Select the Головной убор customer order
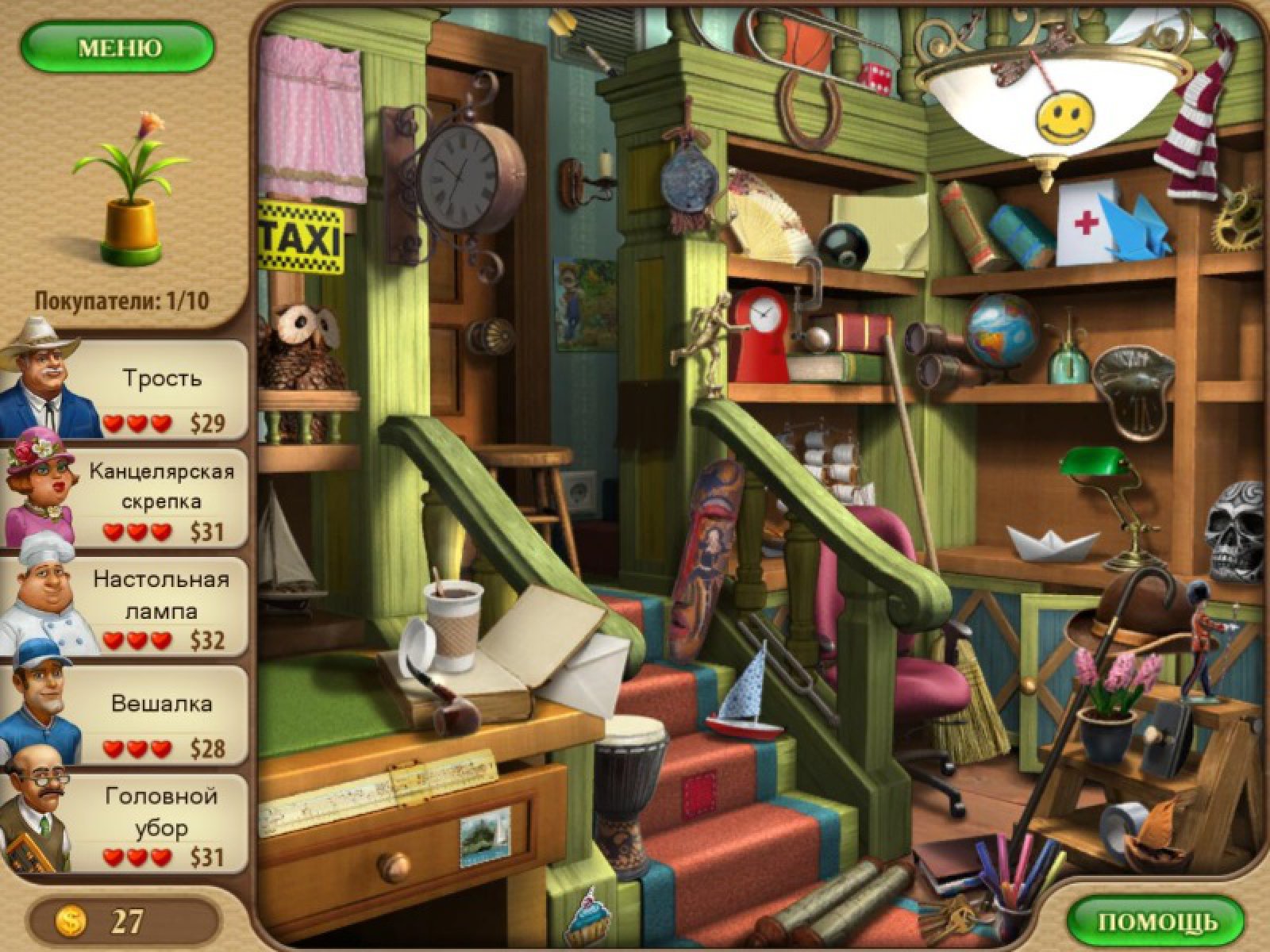 162,825
